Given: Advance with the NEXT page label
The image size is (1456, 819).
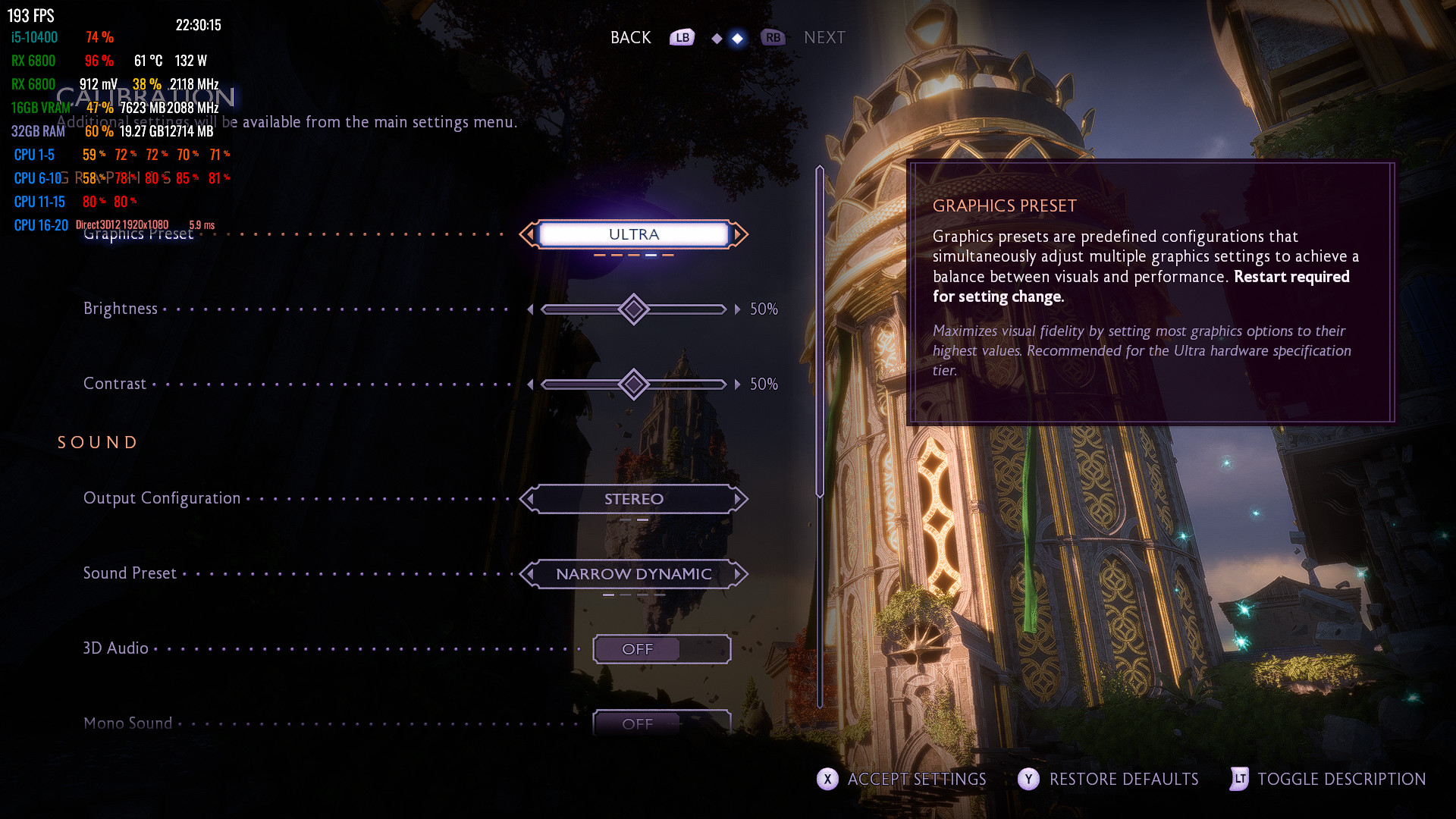Looking at the screenshot, I should coord(824,38).
